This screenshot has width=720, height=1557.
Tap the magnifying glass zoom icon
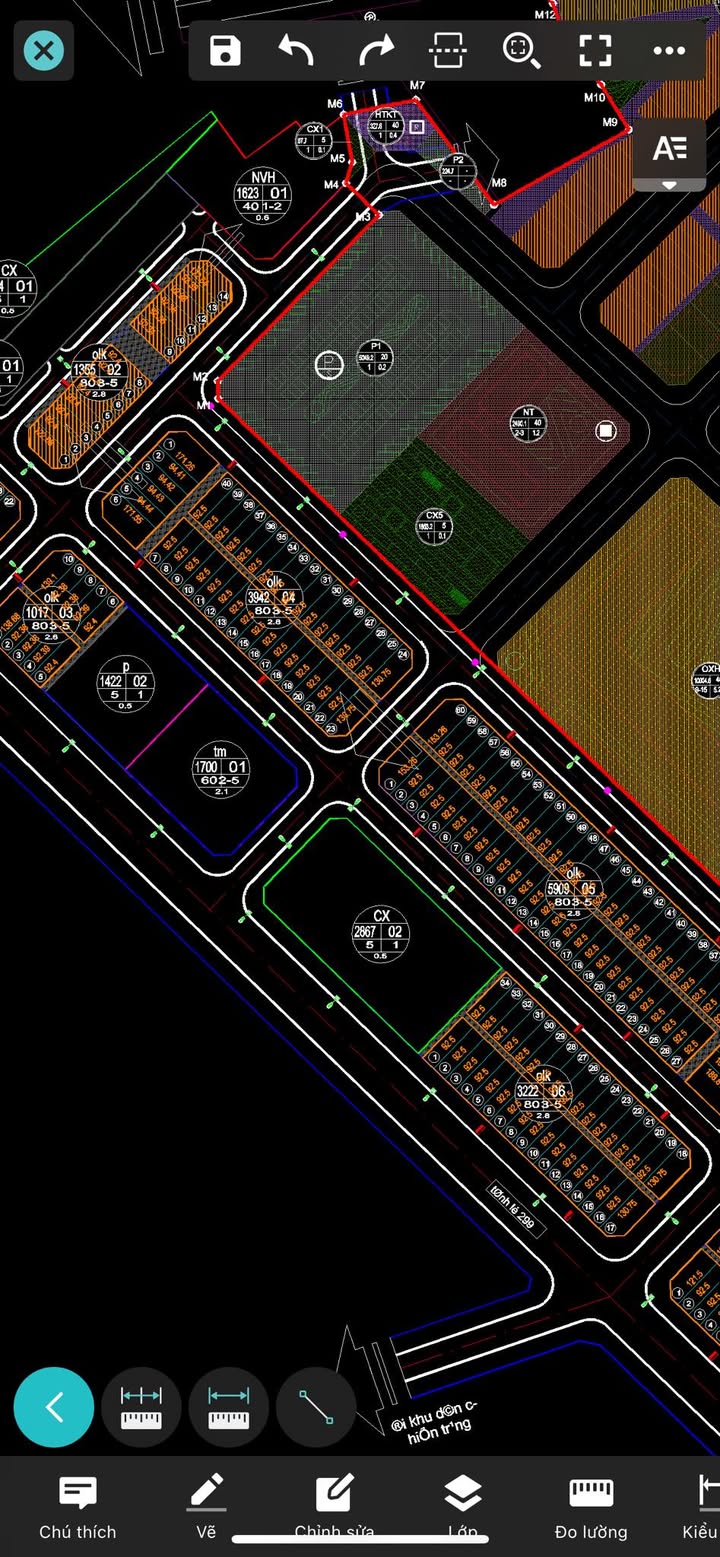tap(521, 51)
